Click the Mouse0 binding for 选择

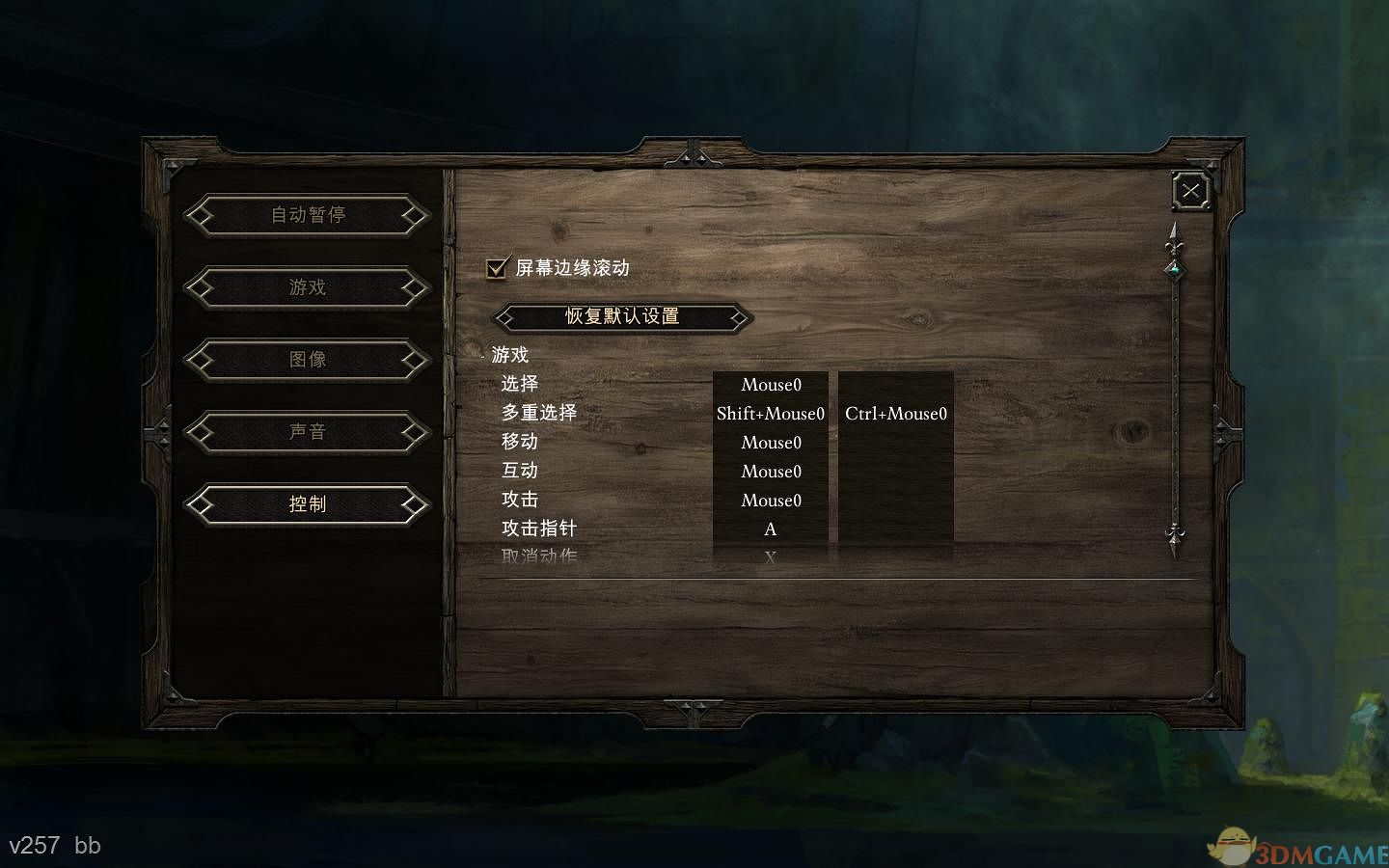pos(770,384)
